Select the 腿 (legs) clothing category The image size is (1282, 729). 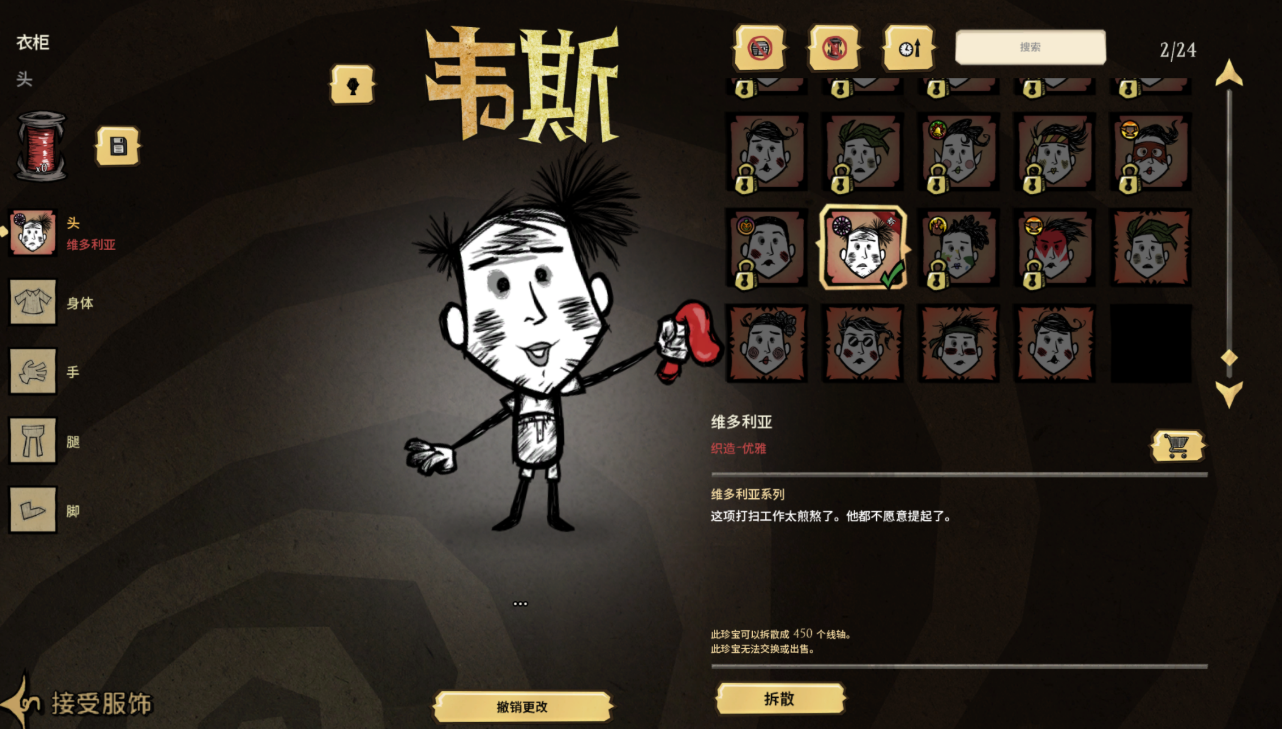tap(35, 440)
